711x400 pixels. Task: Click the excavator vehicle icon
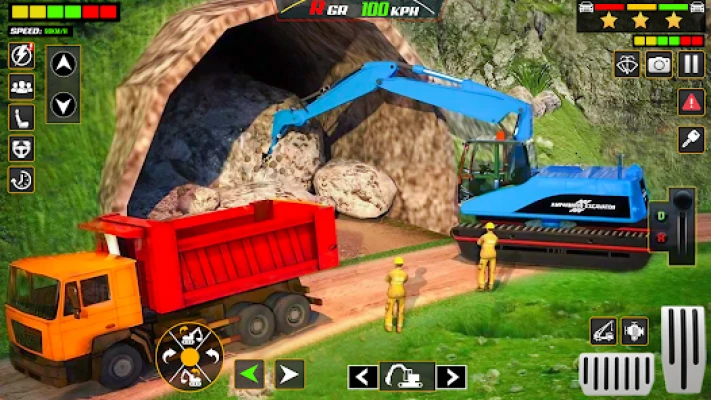(407, 377)
